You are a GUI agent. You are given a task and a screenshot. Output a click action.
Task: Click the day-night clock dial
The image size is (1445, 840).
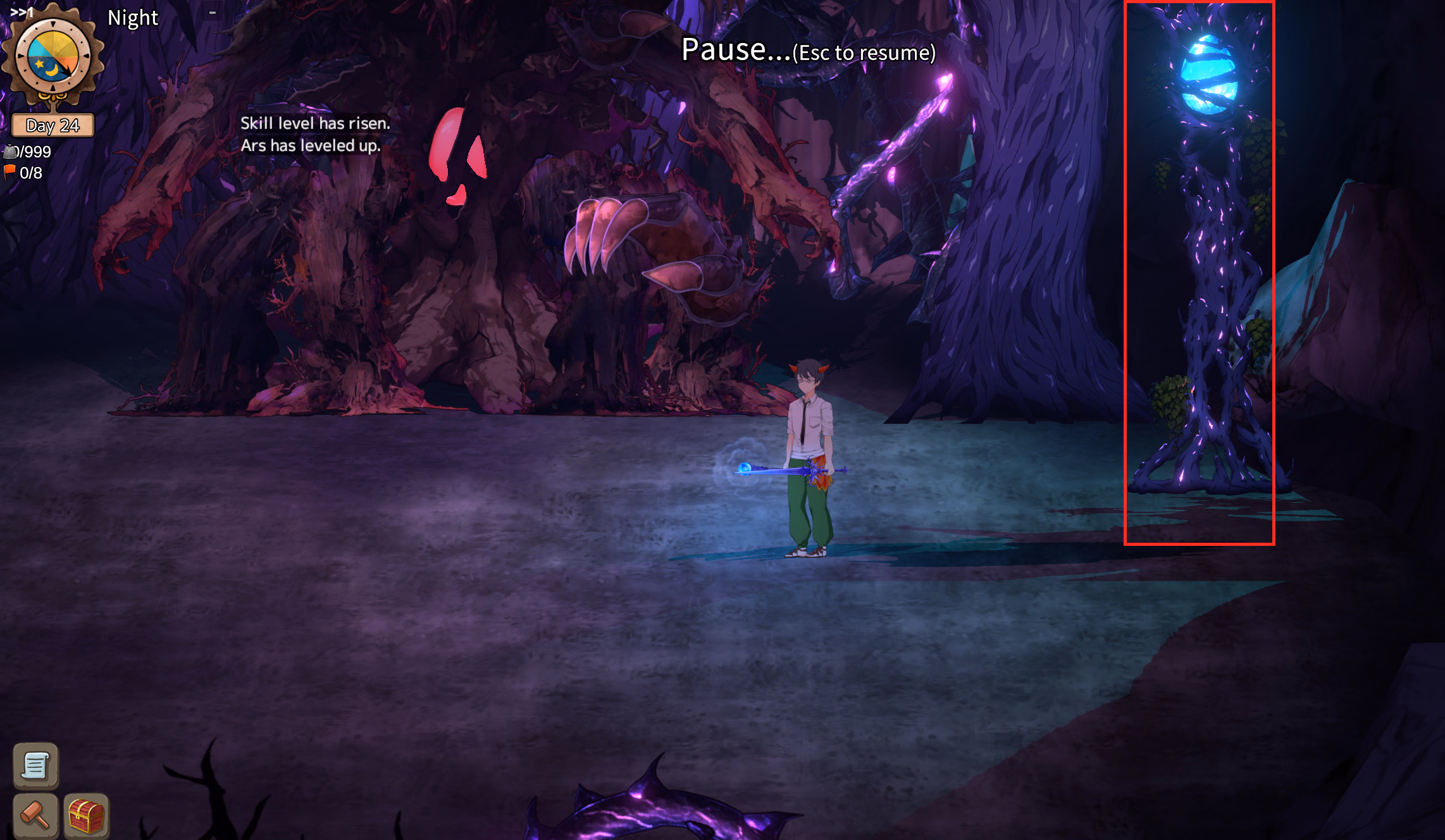pos(53,57)
